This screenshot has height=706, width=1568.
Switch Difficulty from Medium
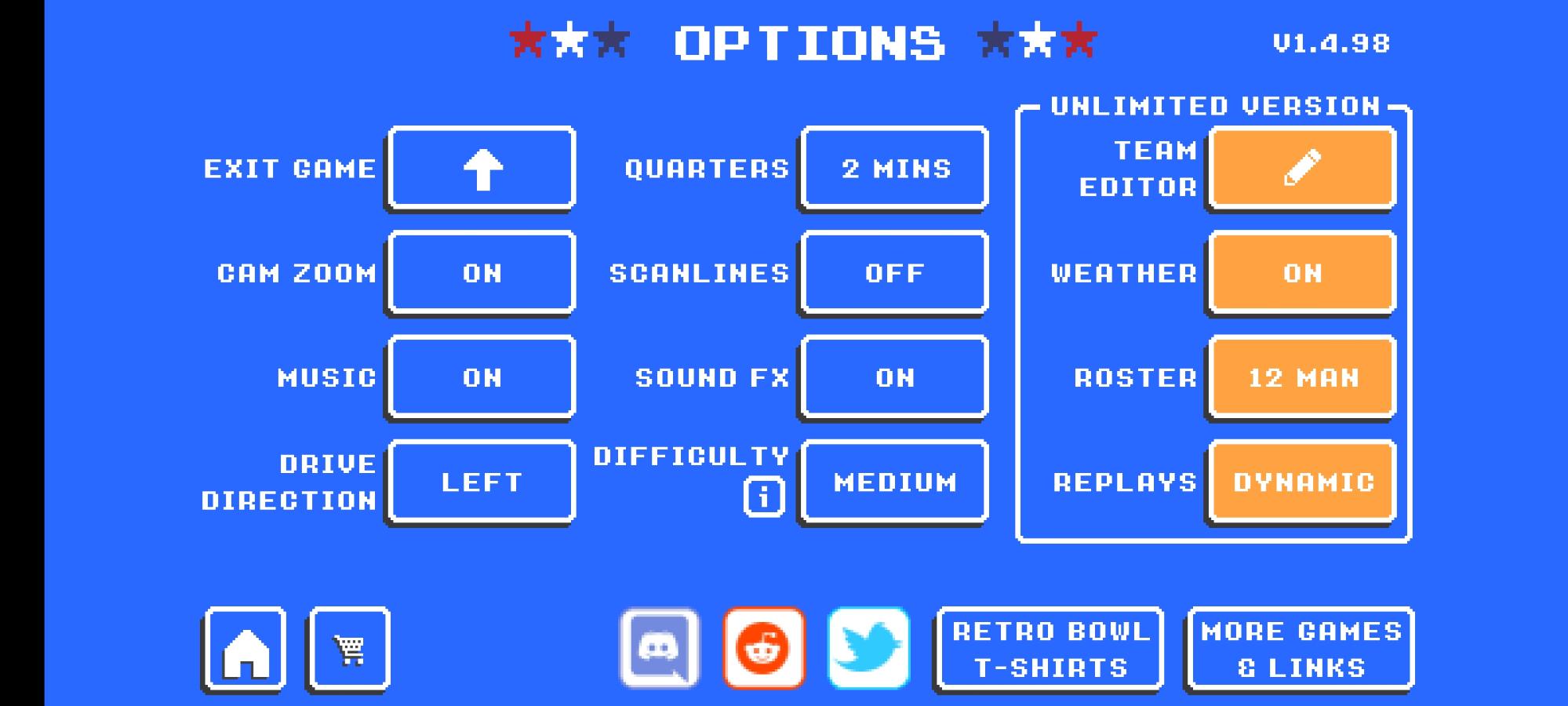[893, 482]
